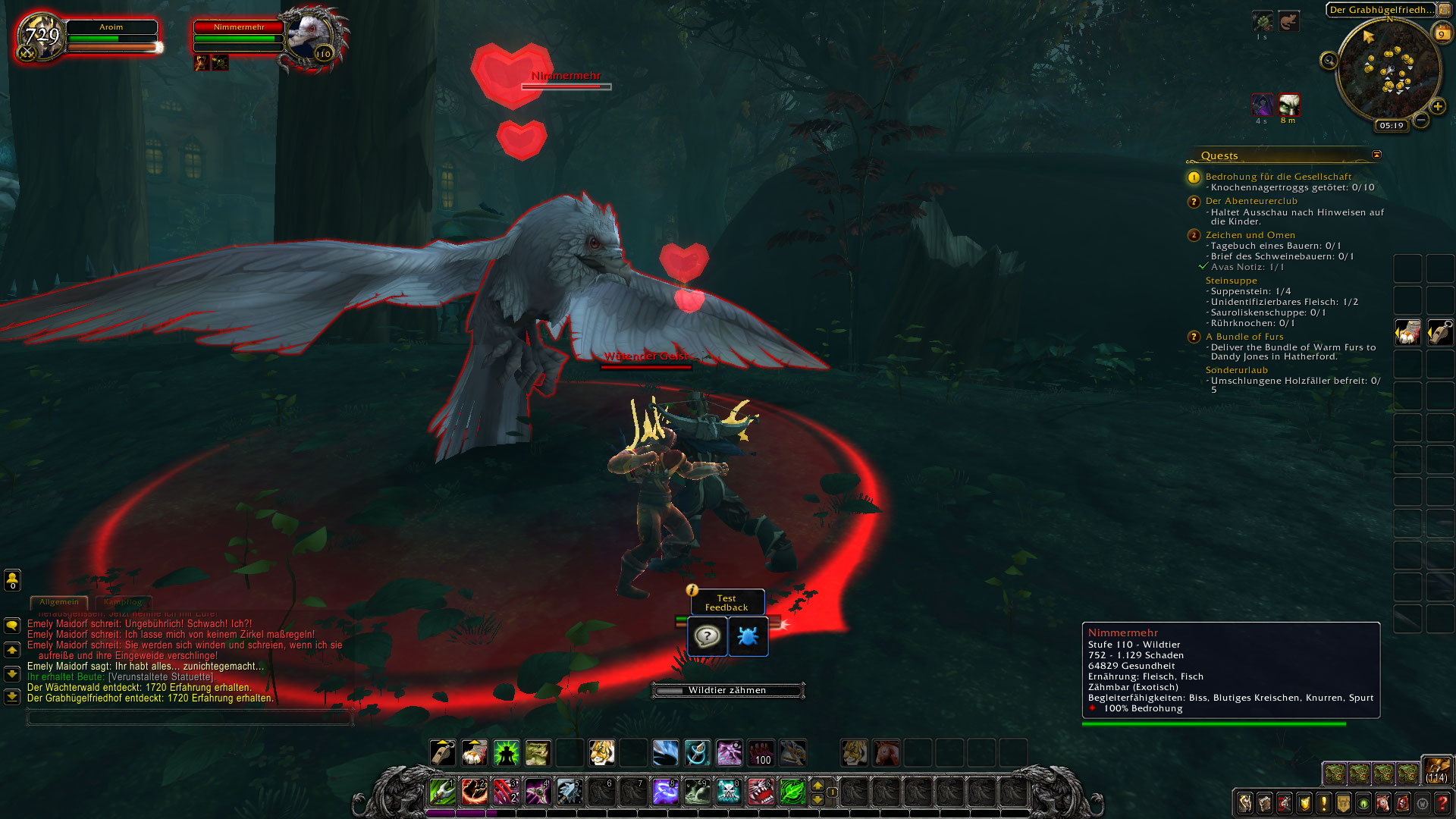The width and height of the screenshot is (1456, 819).
Task: Switch to the Kampflog chat tab
Action: 123,602
